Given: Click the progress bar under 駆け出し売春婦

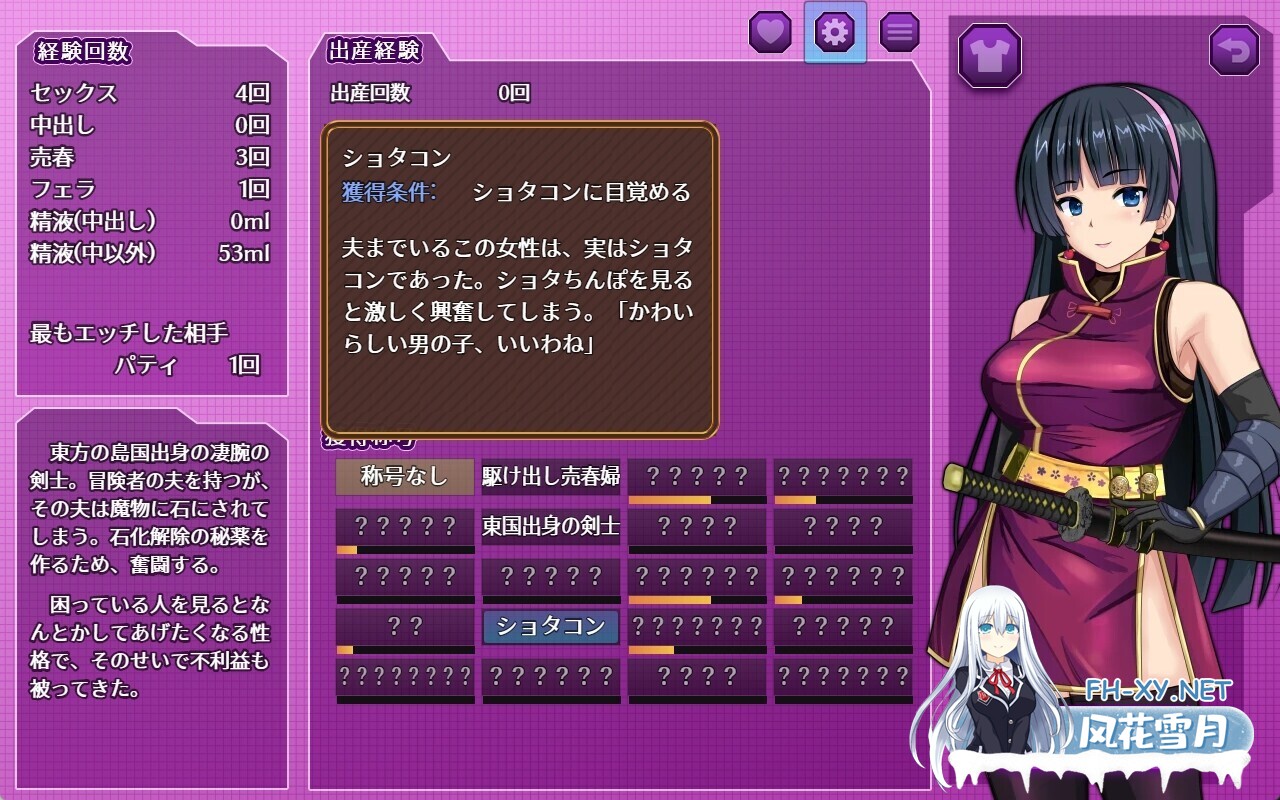Looking at the screenshot, I should (x=551, y=499).
